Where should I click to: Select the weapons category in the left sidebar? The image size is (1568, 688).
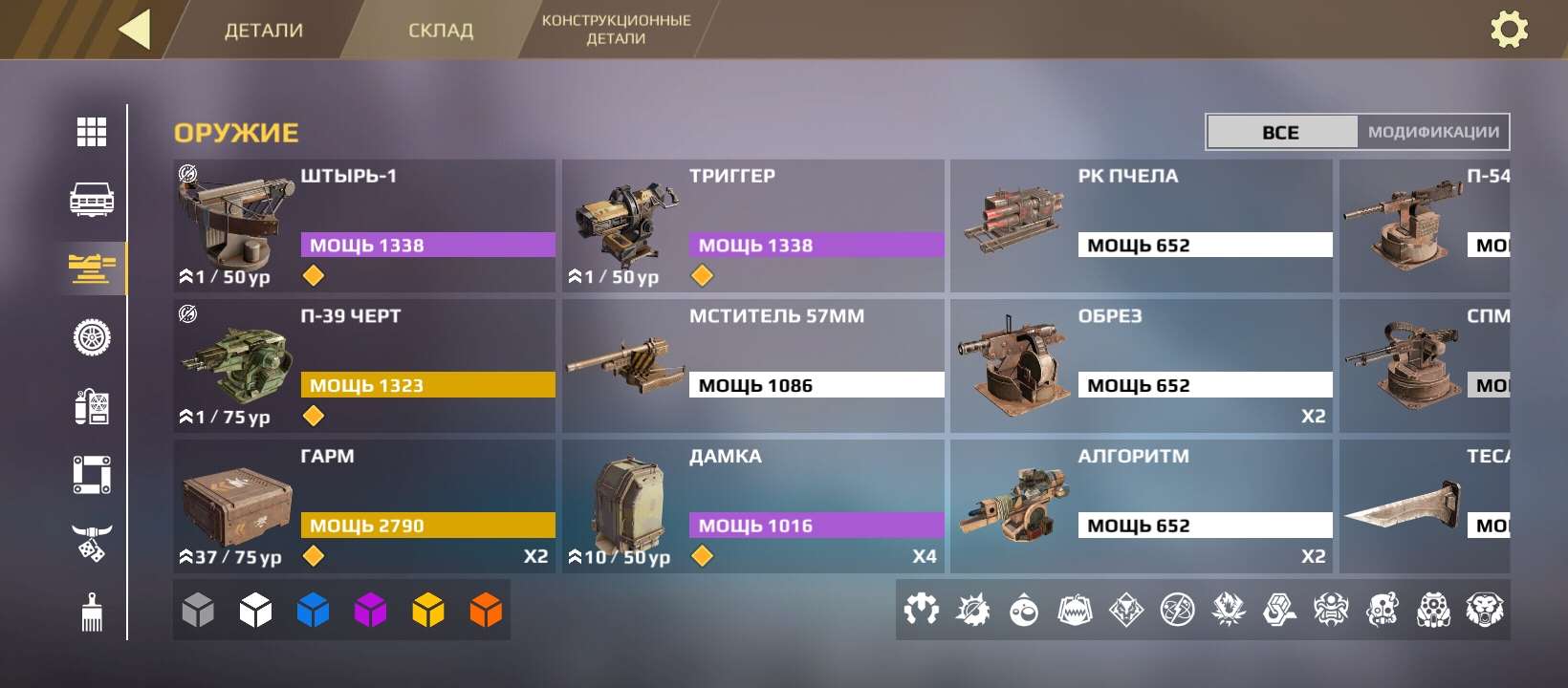point(92,269)
